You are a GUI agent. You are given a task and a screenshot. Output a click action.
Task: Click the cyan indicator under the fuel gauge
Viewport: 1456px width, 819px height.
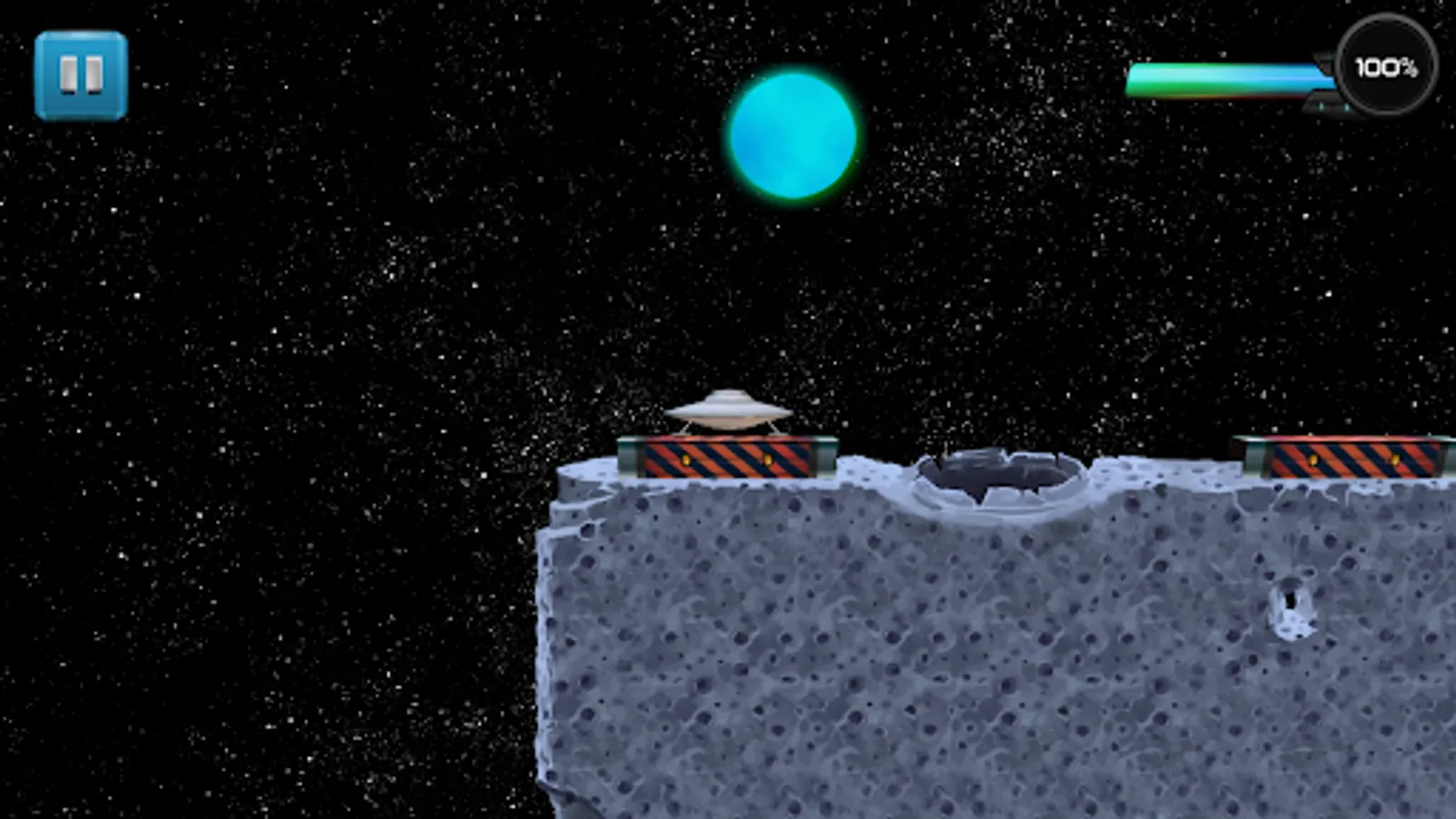click(1321, 106)
